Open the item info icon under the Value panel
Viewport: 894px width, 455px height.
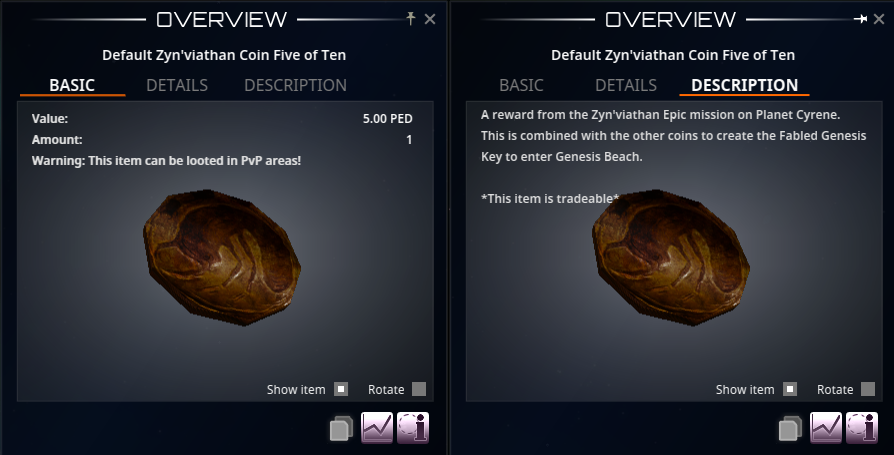[413, 427]
